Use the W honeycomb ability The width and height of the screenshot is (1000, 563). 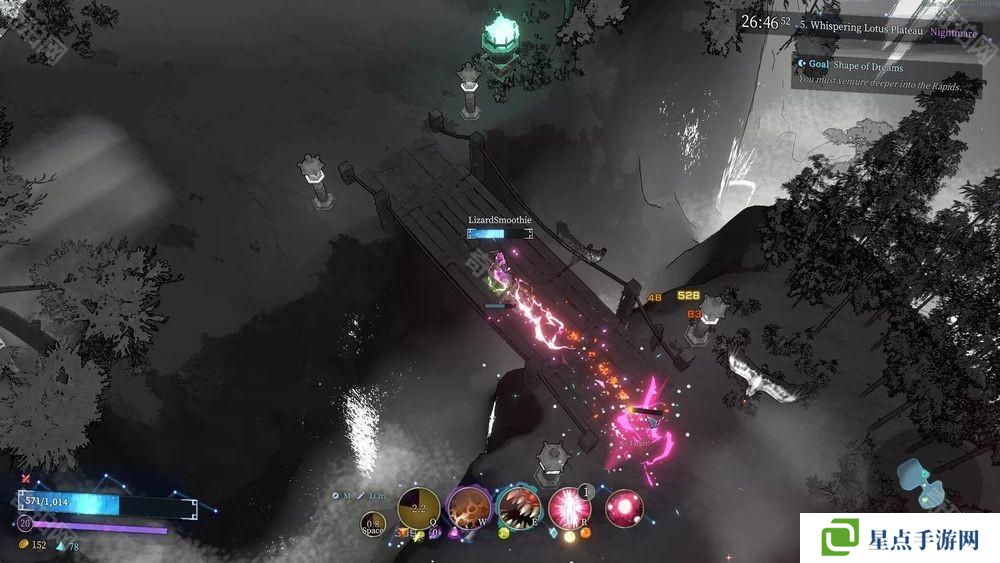coord(467,508)
